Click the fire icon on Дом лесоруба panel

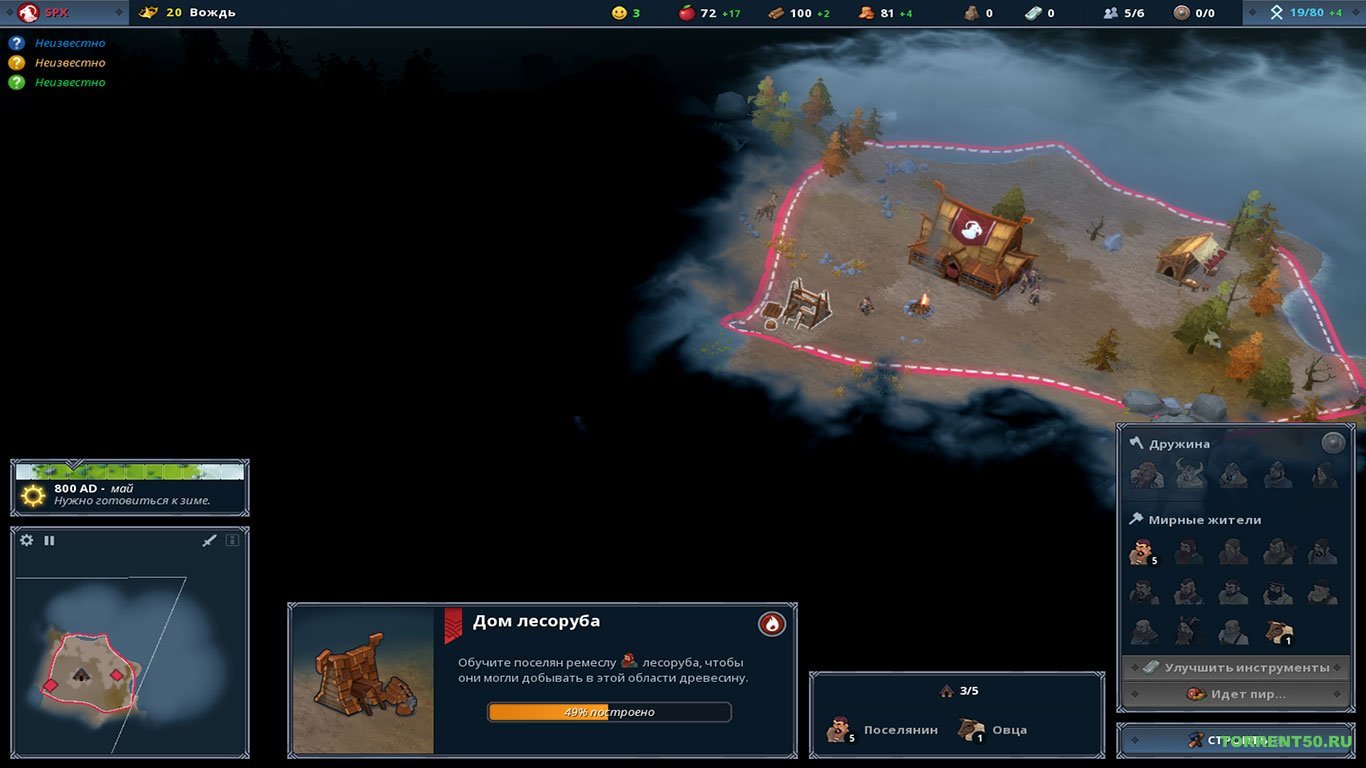[770, 622]
